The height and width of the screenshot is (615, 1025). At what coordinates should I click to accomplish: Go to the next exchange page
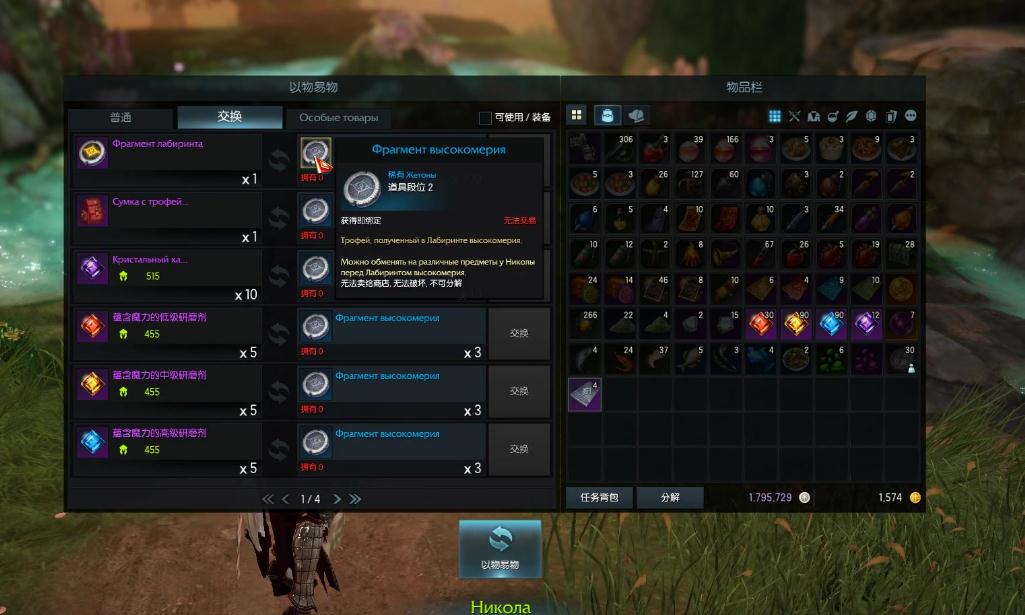(x=337, y=498)
